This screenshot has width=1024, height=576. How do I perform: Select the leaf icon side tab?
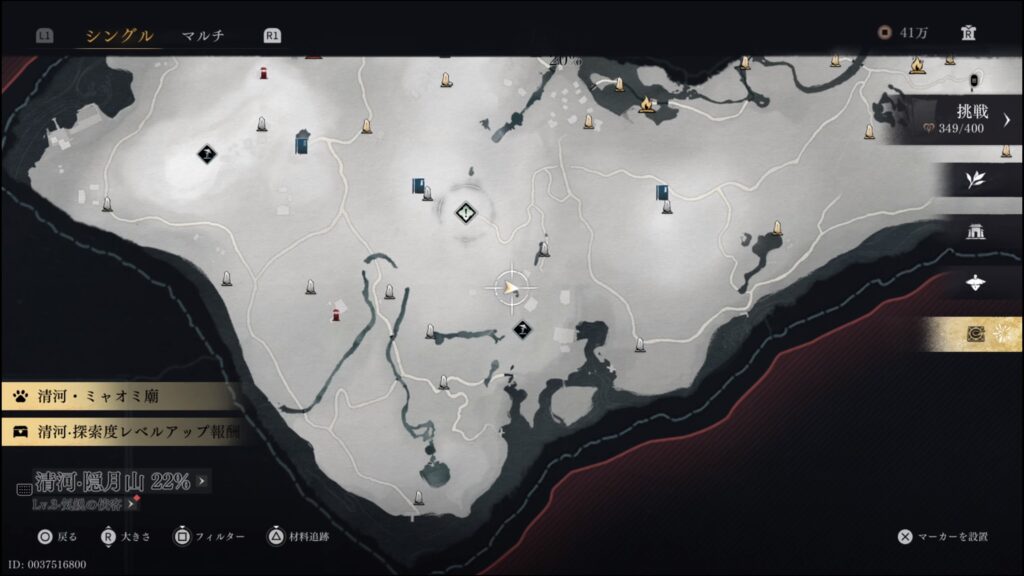tap(975, 180)
